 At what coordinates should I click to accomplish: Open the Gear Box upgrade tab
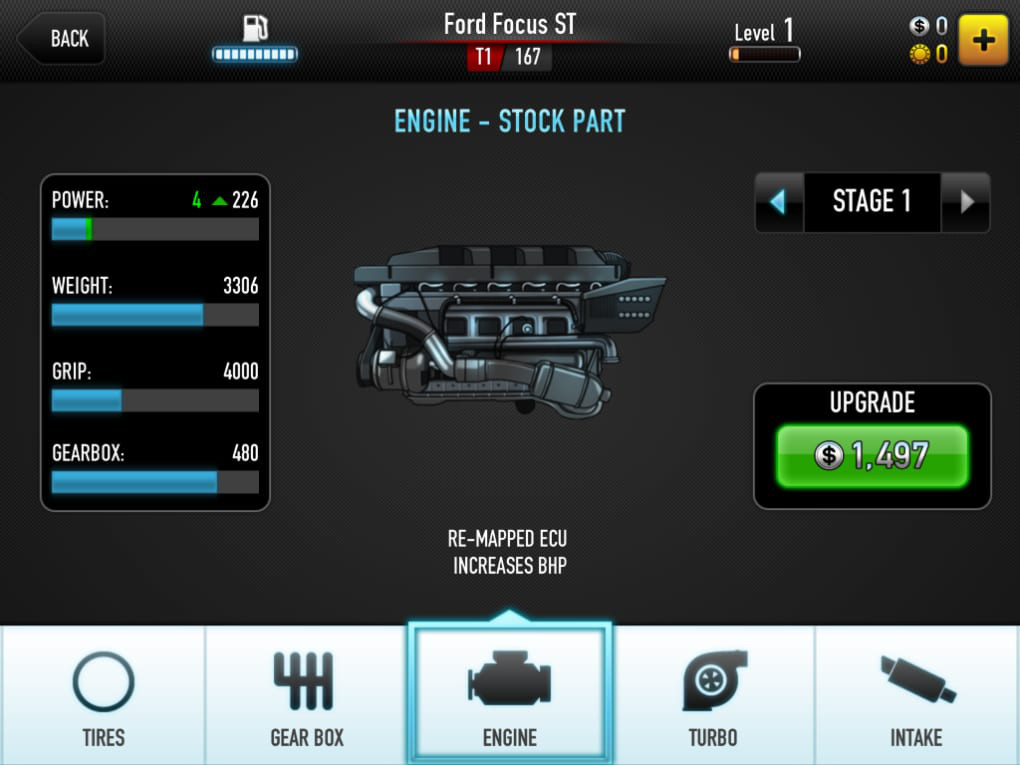[306, 697]
